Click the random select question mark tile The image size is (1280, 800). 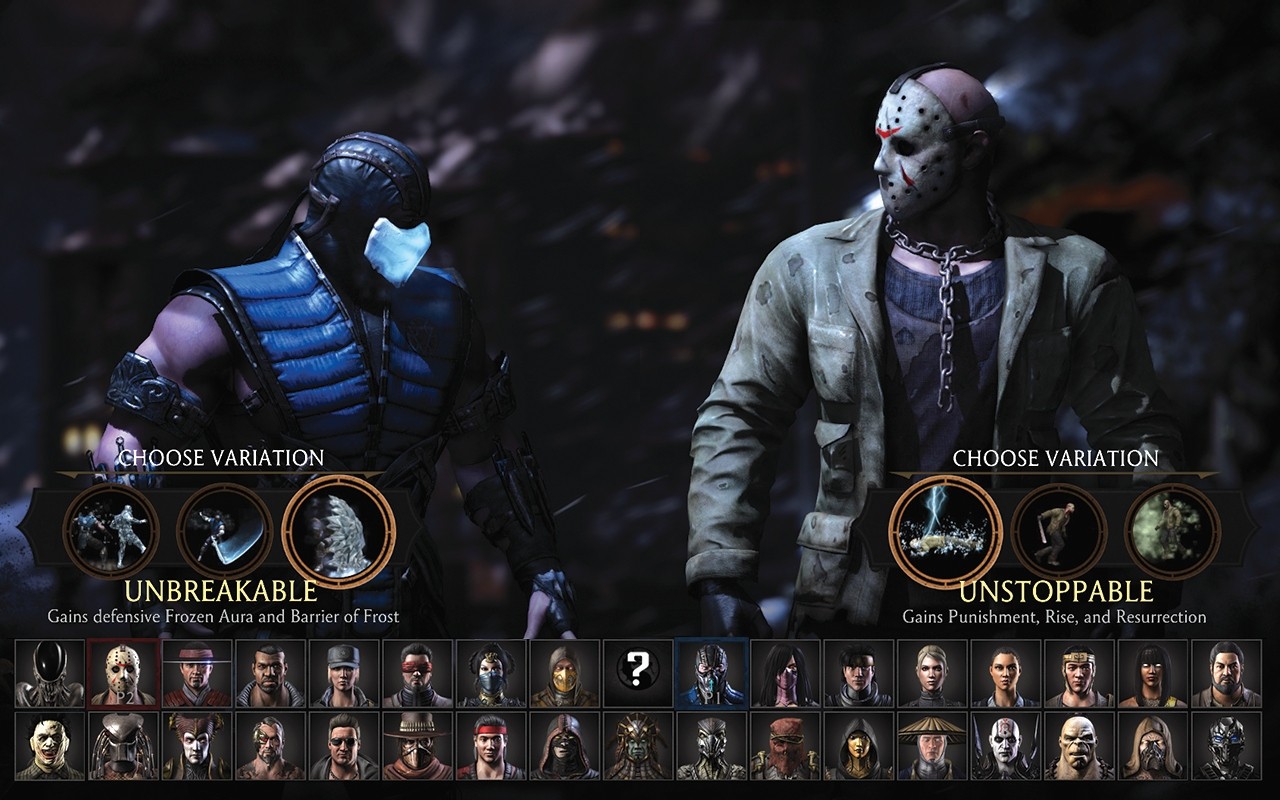pos(637,675)
